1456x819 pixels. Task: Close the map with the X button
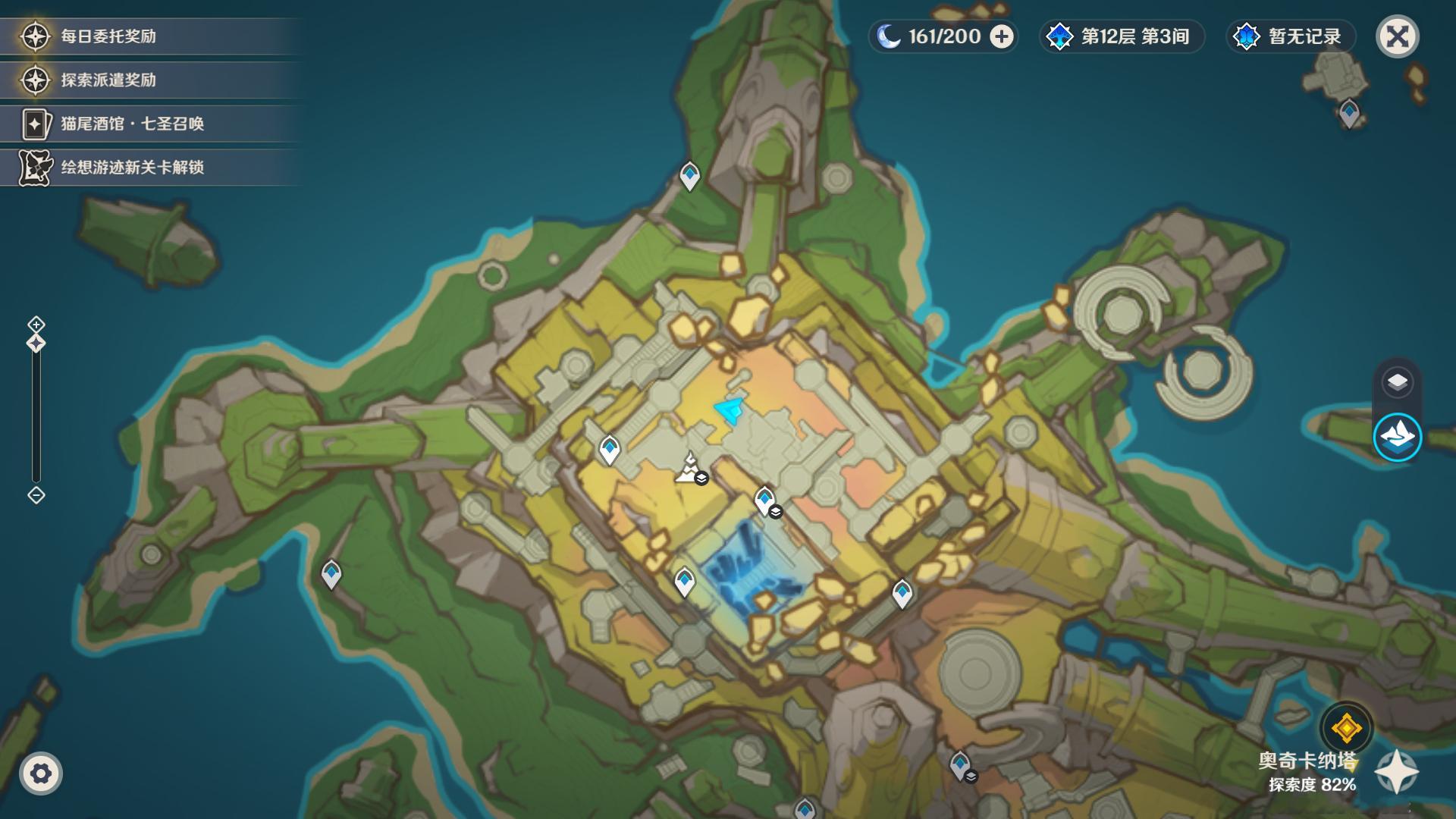pyautogui.click(x=1397, y=36)
